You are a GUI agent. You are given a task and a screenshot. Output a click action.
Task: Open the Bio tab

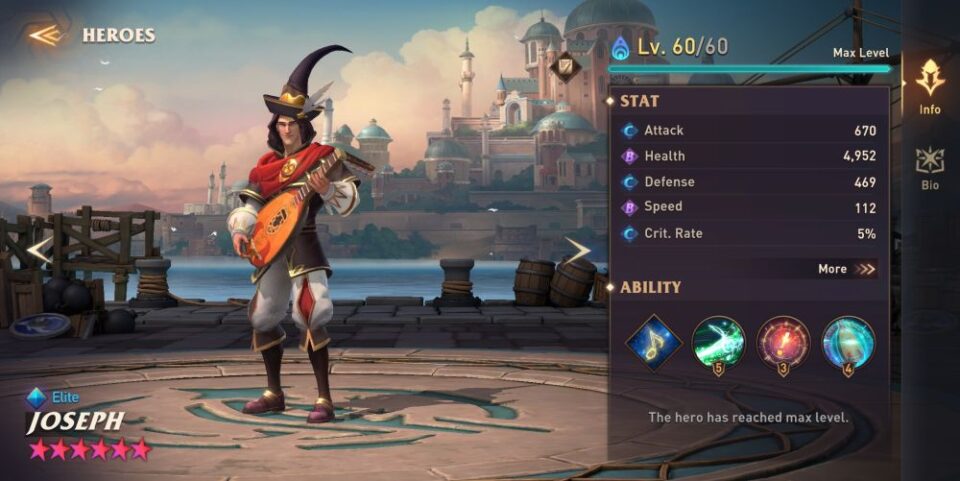pyautogui.click(x=930, y=167)
